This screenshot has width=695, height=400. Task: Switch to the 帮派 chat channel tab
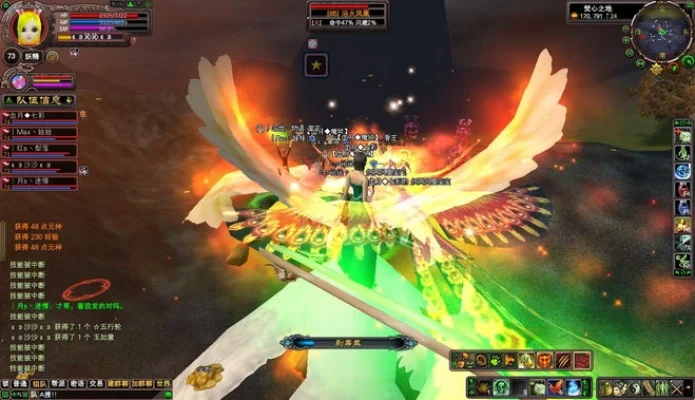pyautogui.click(x=59, y=383)
